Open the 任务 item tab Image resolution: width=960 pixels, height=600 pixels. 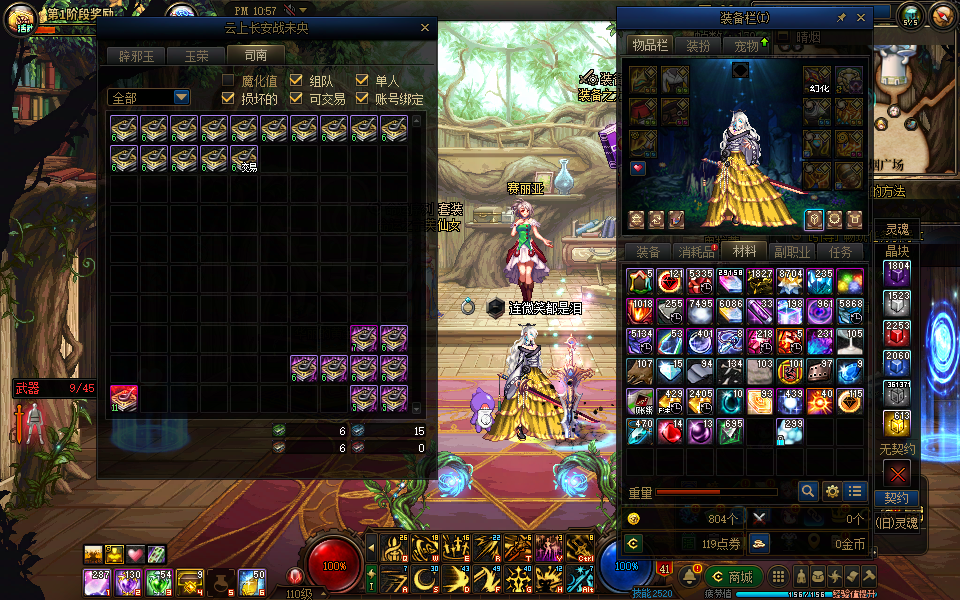[x=841, y=252]
